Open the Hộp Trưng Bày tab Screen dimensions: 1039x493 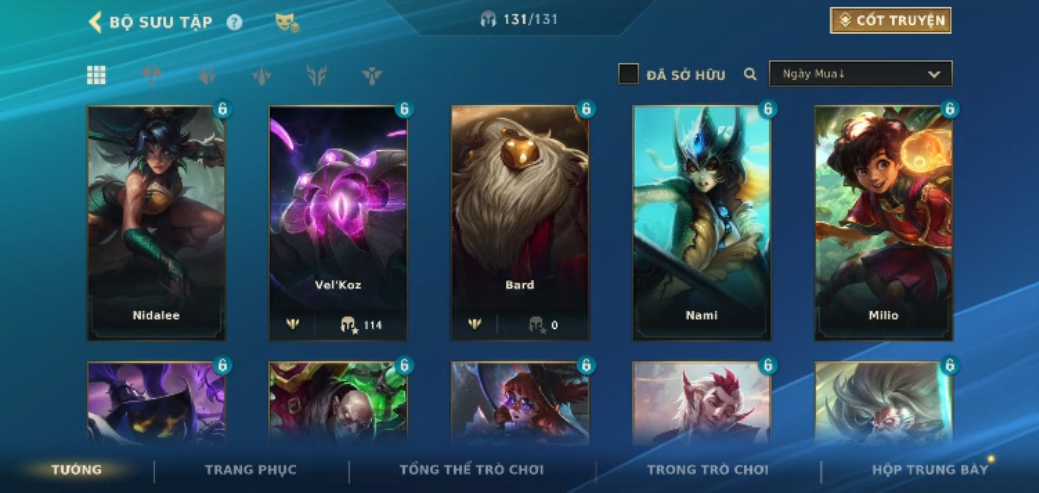930,470
